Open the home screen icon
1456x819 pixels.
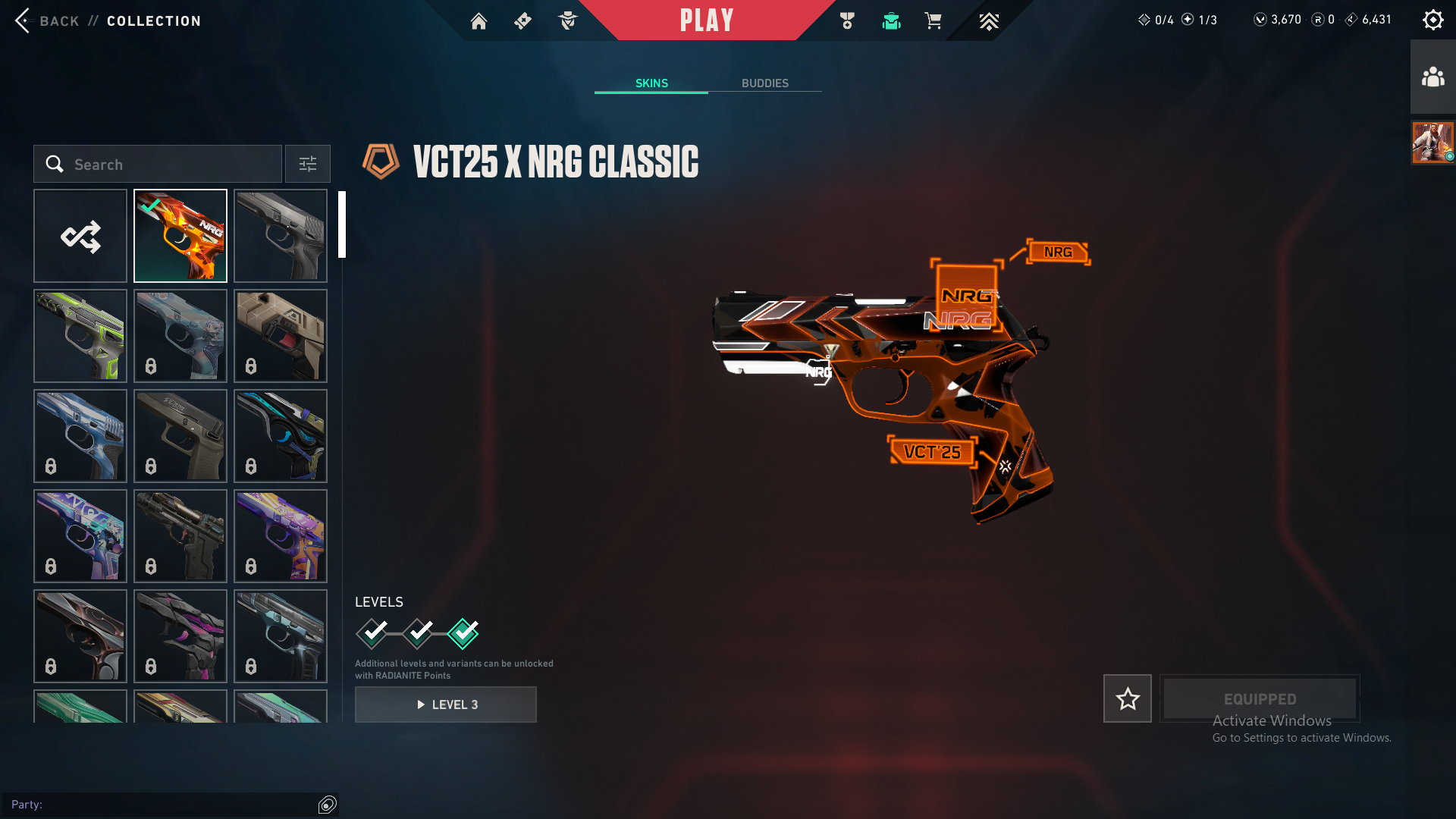coord(479,21)
